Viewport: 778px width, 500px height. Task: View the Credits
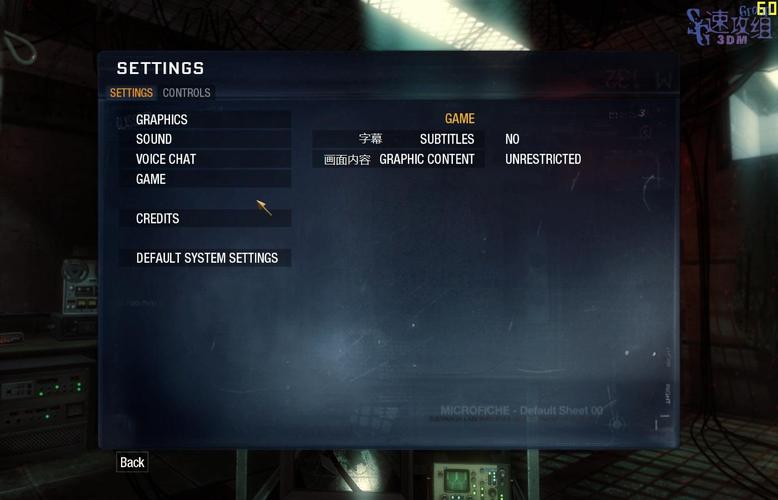(x=158, y=218)
